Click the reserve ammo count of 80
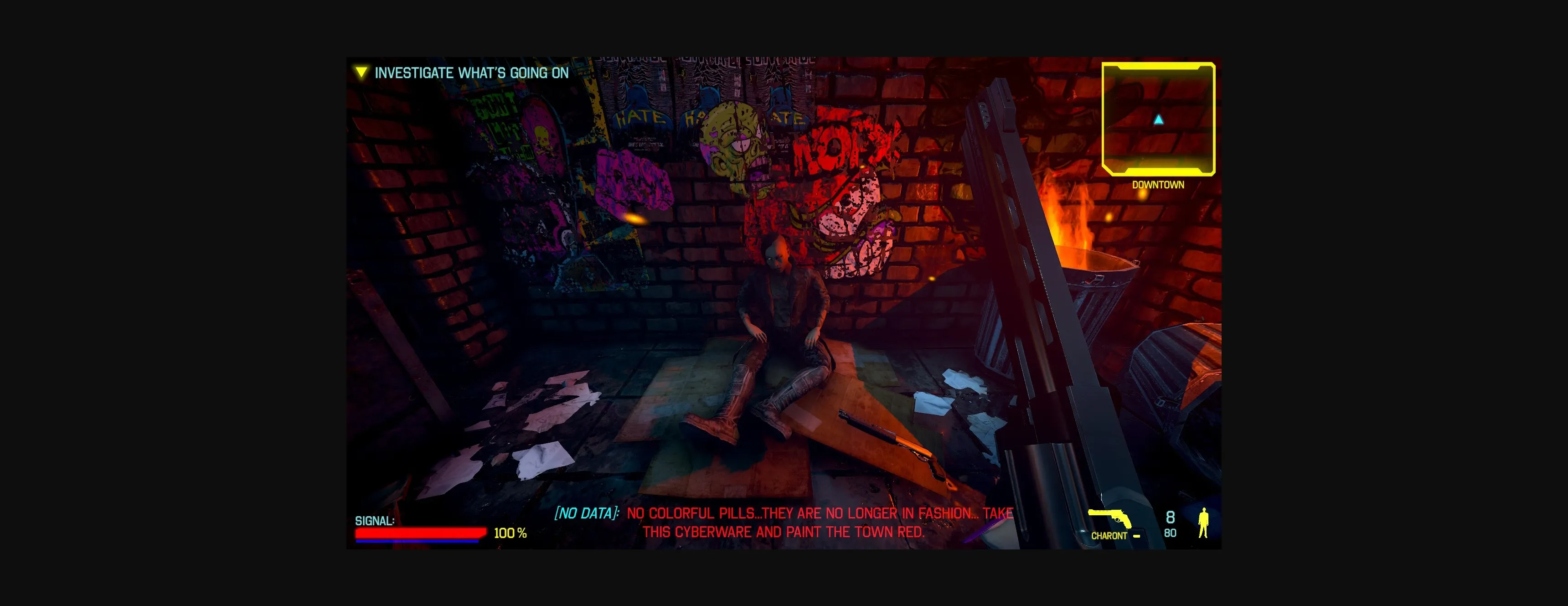Image resolution: width=1568 pixels, height=606 pixels. coord(1170,534)
